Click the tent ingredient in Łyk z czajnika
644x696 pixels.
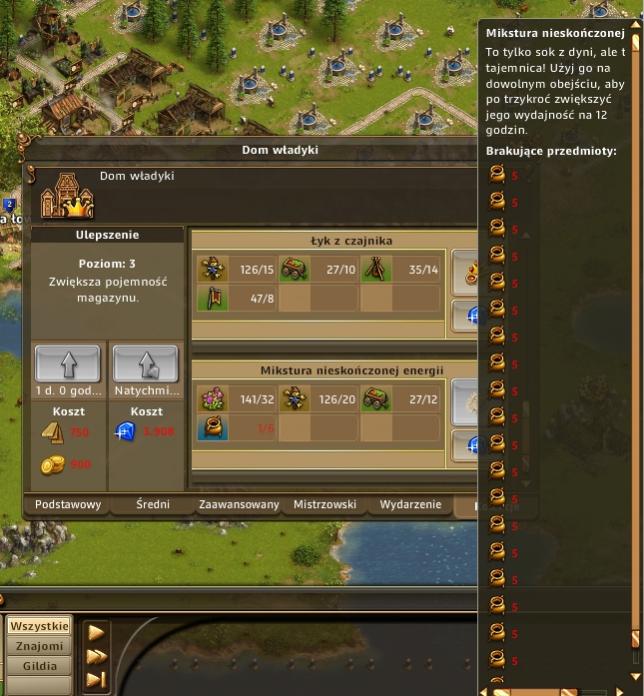point(376,269)
